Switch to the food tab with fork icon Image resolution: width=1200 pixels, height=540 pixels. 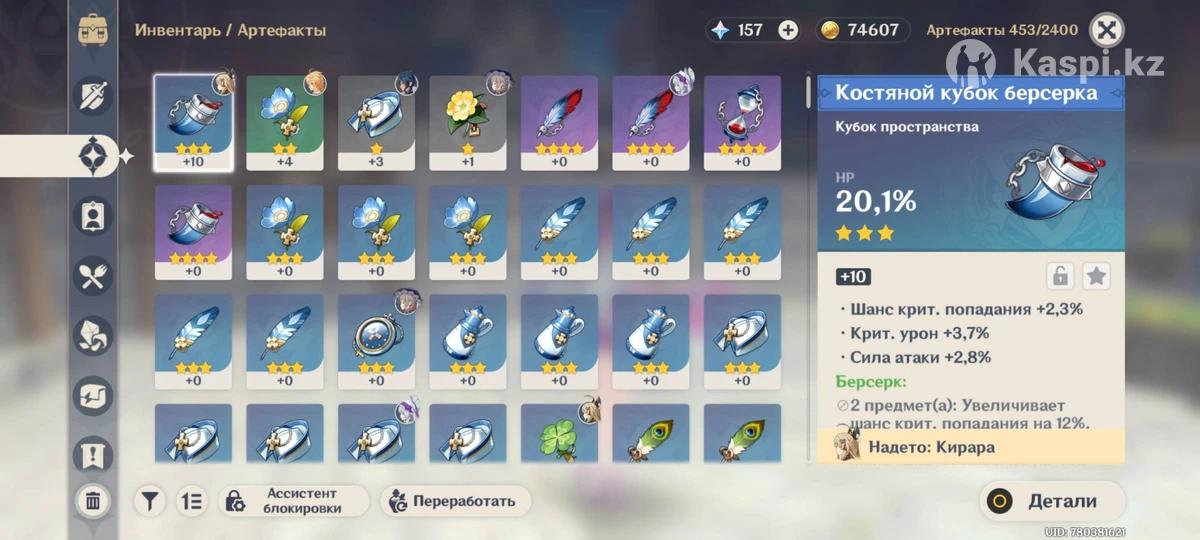tap(93, 276)
